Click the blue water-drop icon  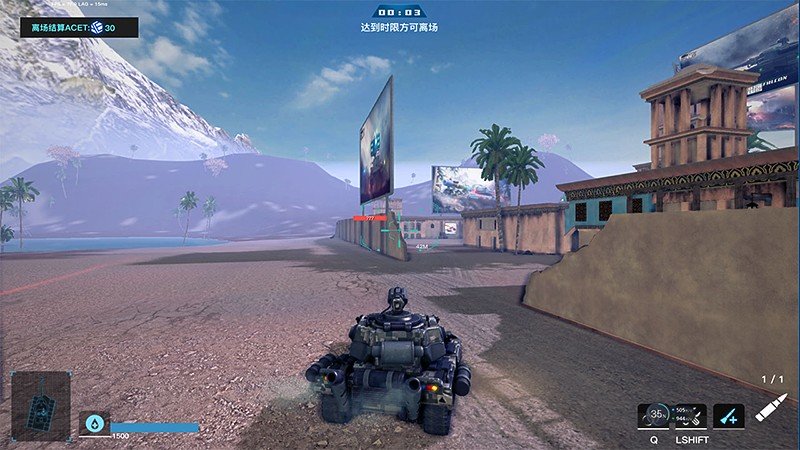pos(94,423)
